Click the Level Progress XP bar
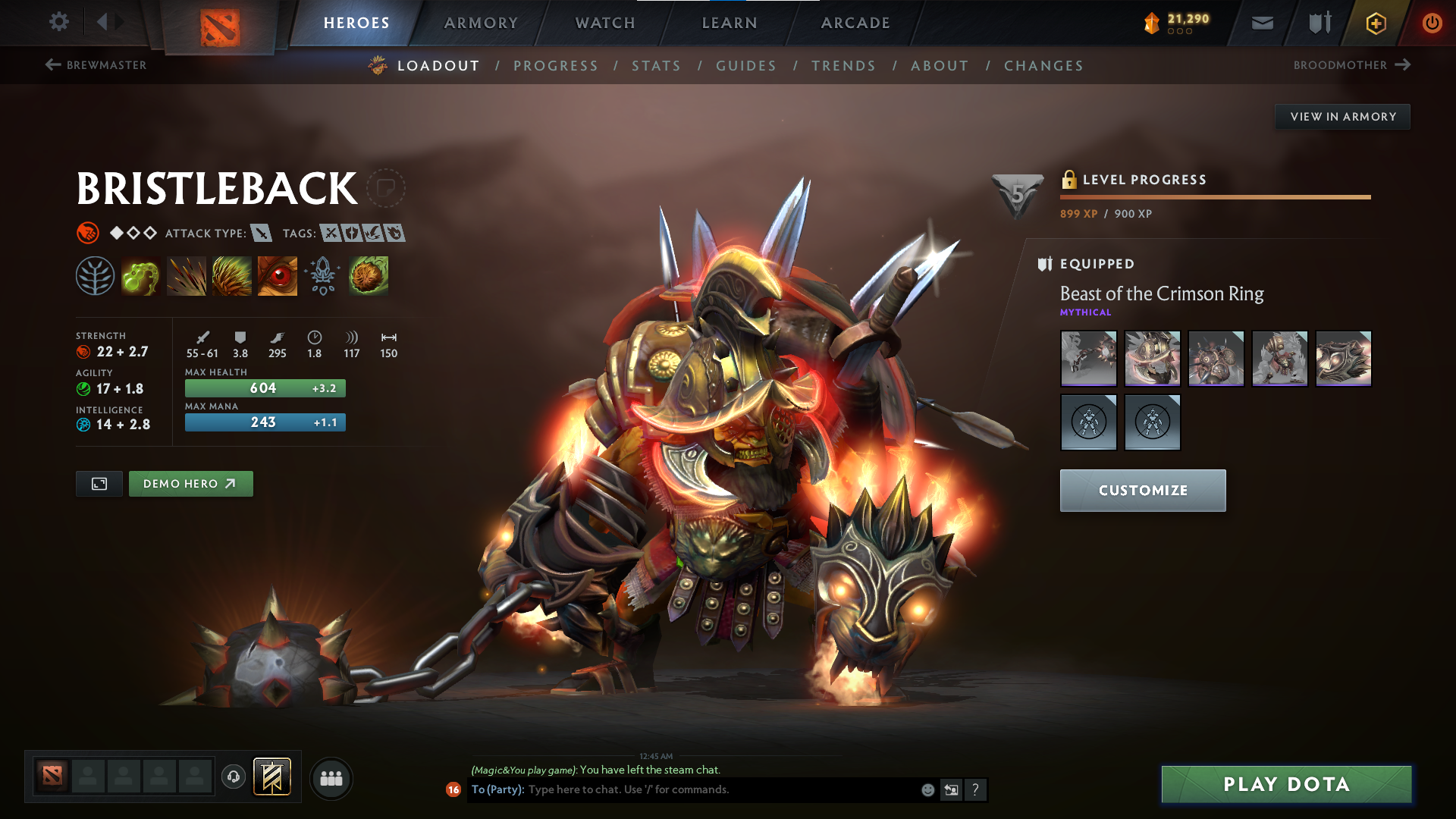 pyautogui.click(x=1216, y=196)
